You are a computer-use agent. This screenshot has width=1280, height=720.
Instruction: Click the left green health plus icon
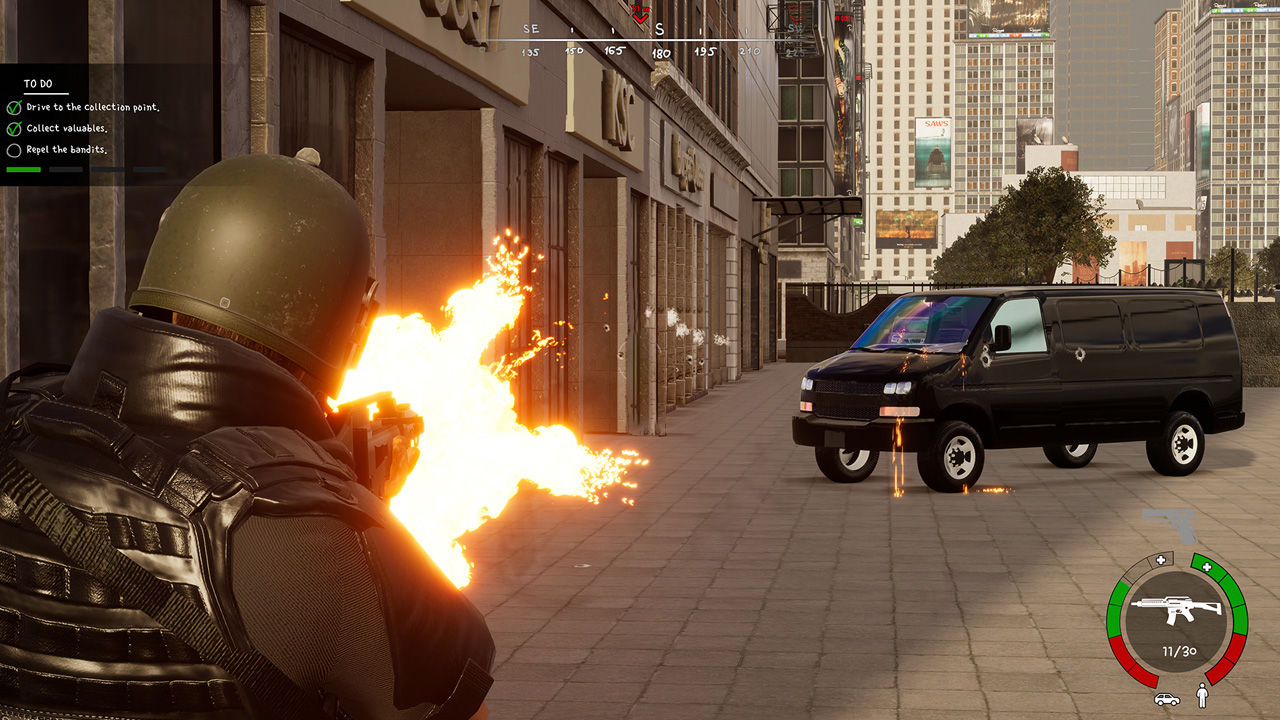1160,559
